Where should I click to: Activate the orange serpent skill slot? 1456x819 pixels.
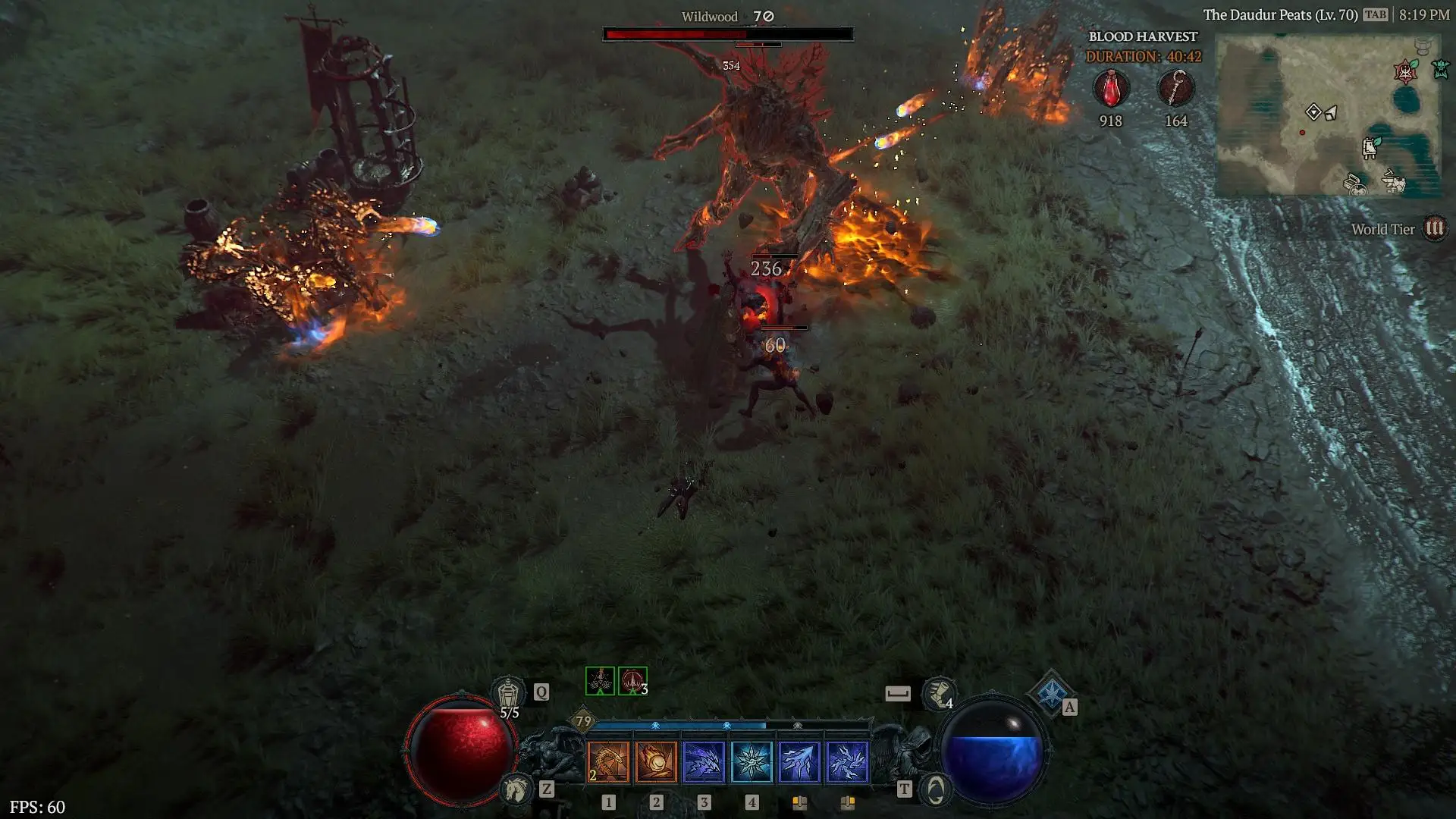pyautogui.click(x=608, y=761)
